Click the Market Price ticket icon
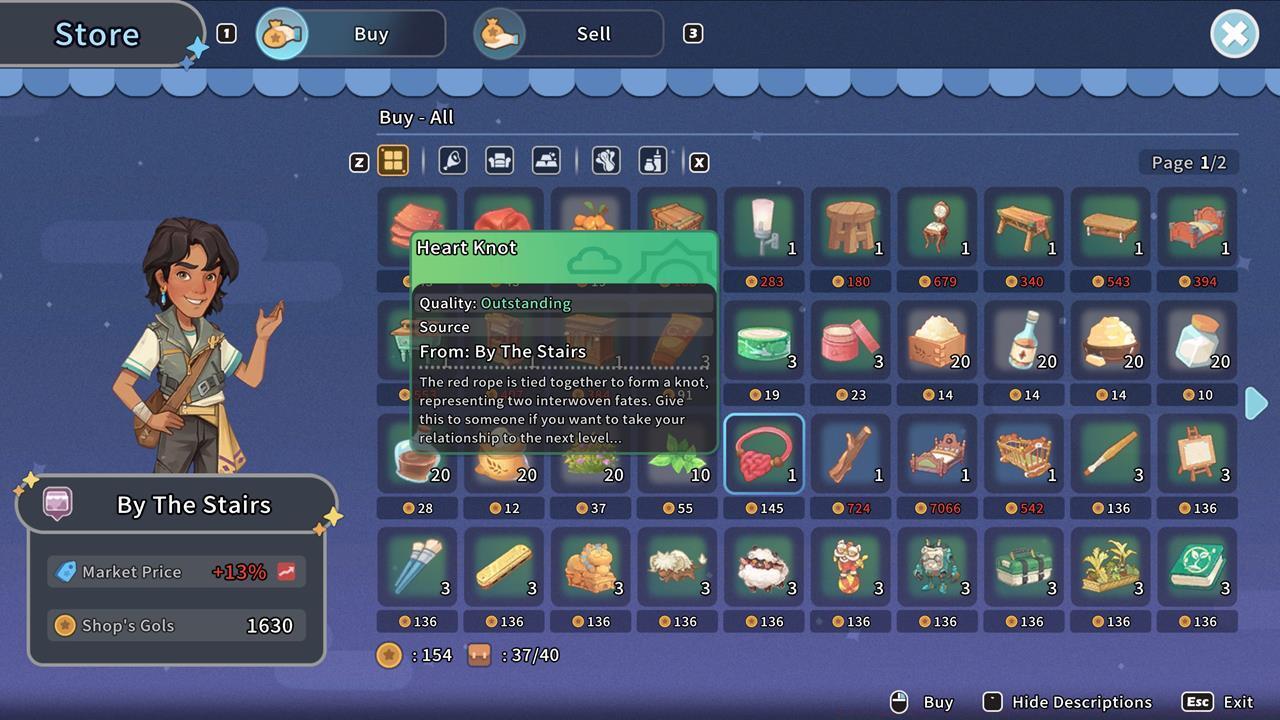The height and width of the screenshot is (720, 1280). click(x=67, y=572)
